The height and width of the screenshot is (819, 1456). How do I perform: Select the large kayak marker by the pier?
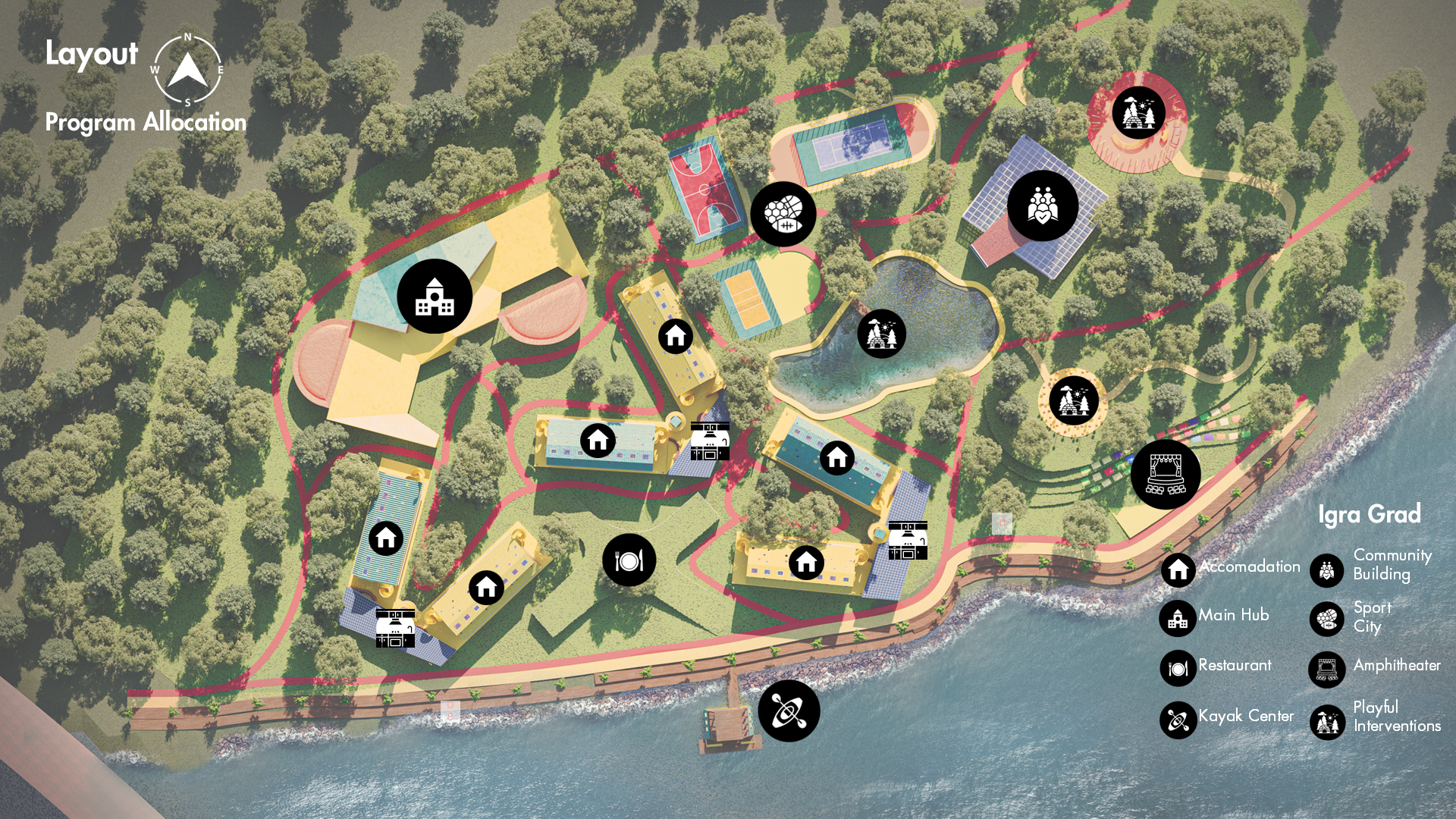(789, 711)
